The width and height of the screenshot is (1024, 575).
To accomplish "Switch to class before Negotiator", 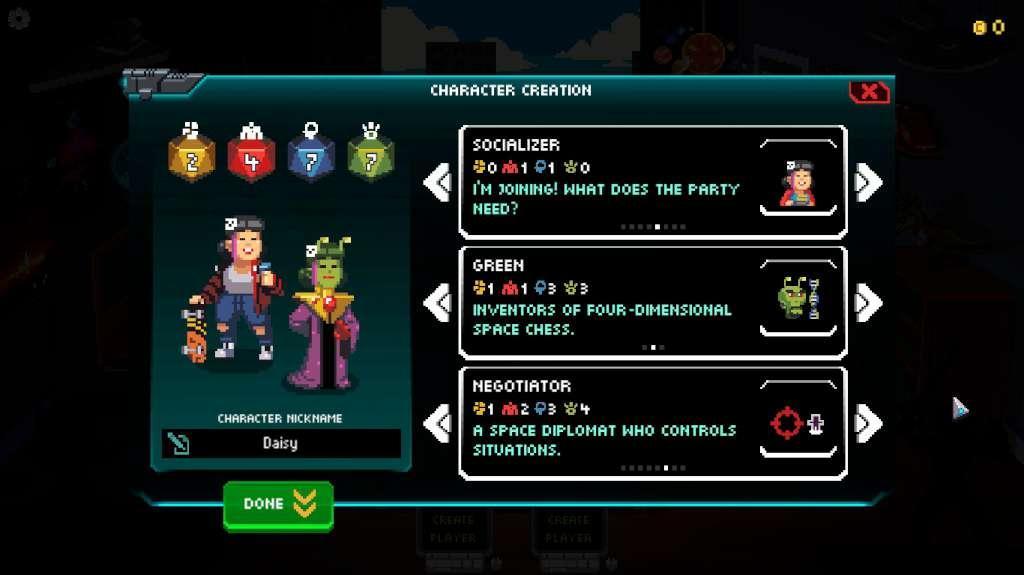I will pyautogui.click(x=437, y=423).
